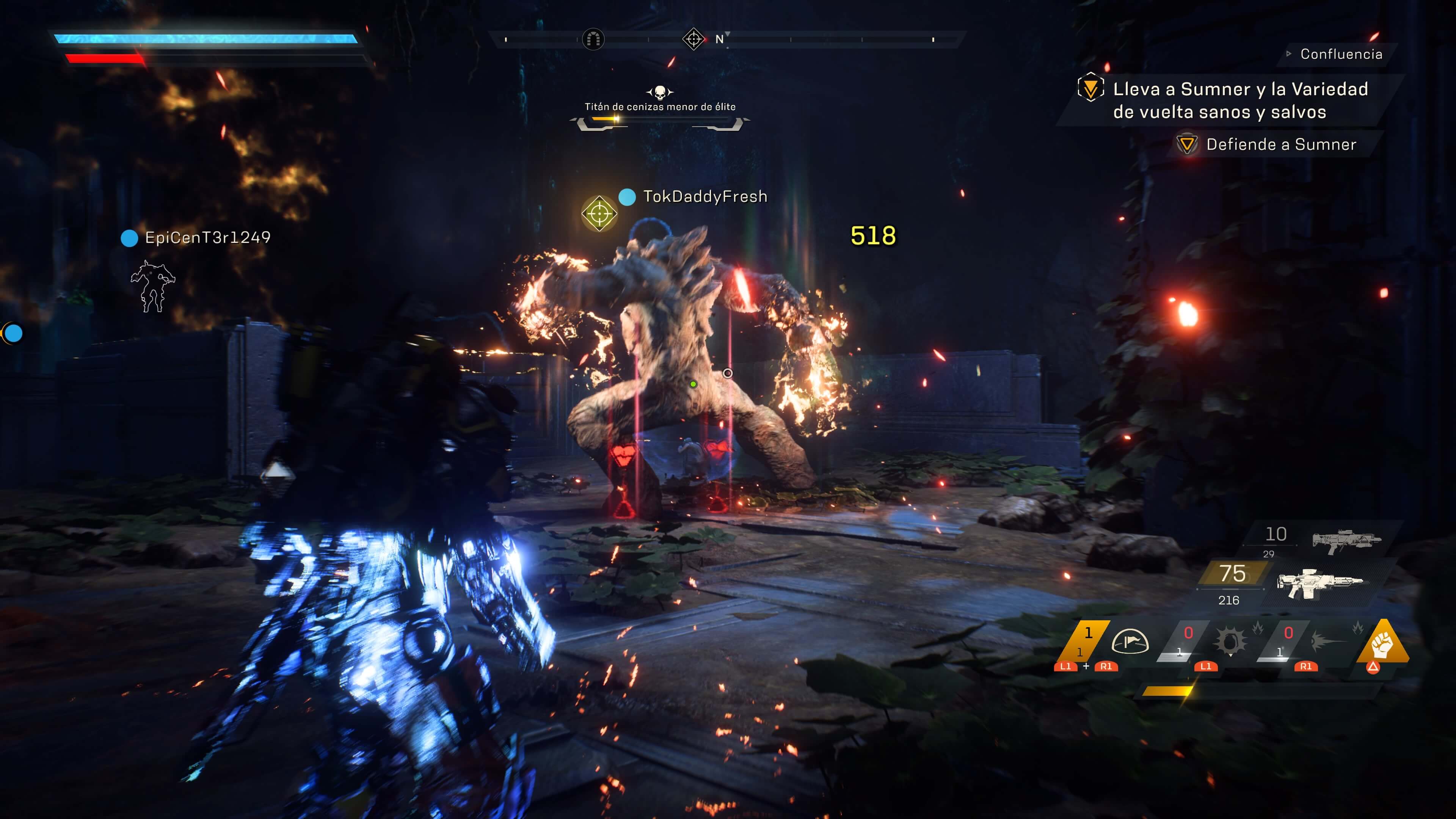
Task: Select the elite skull icon above titan name
Action: coord(660,92)
